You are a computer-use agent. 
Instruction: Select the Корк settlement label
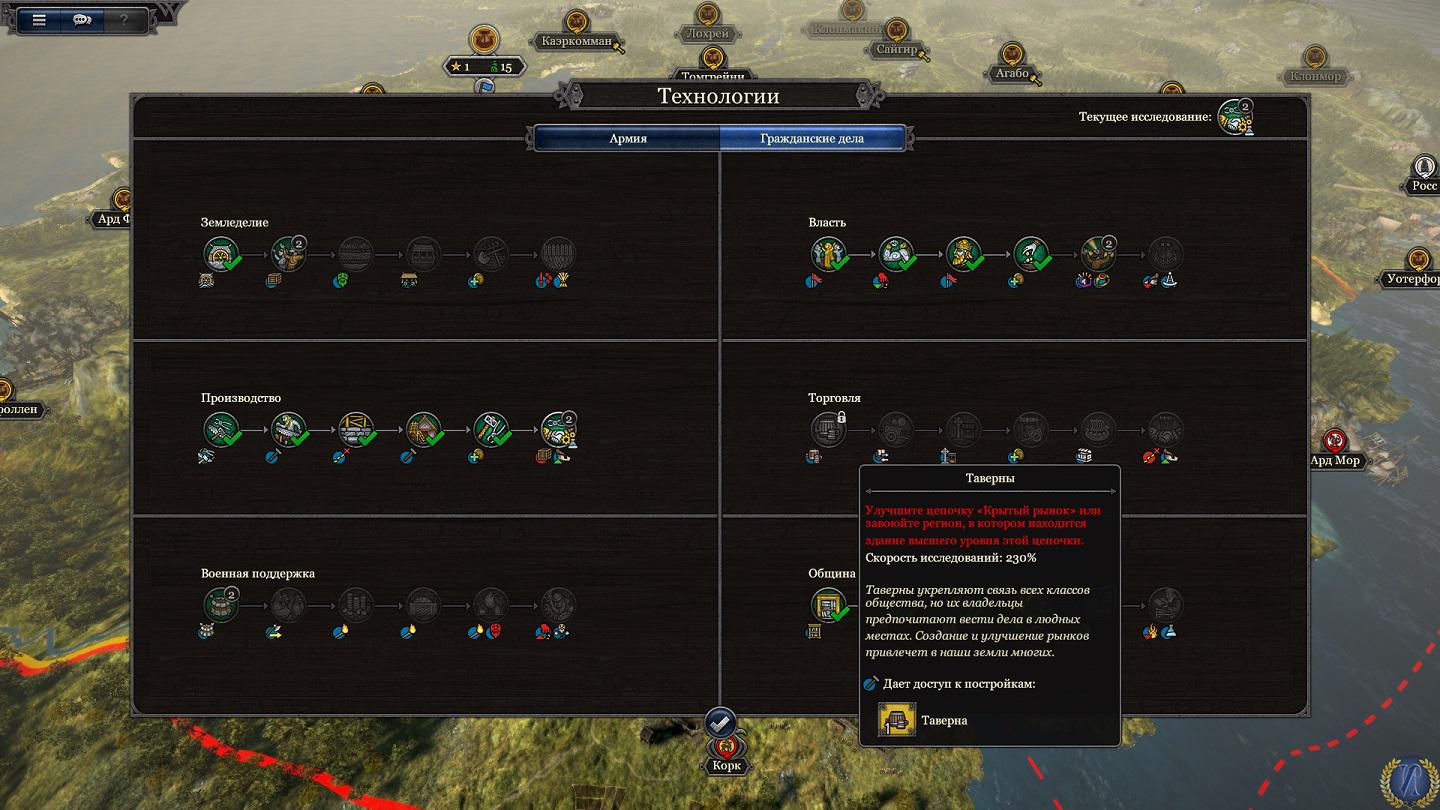727,766
